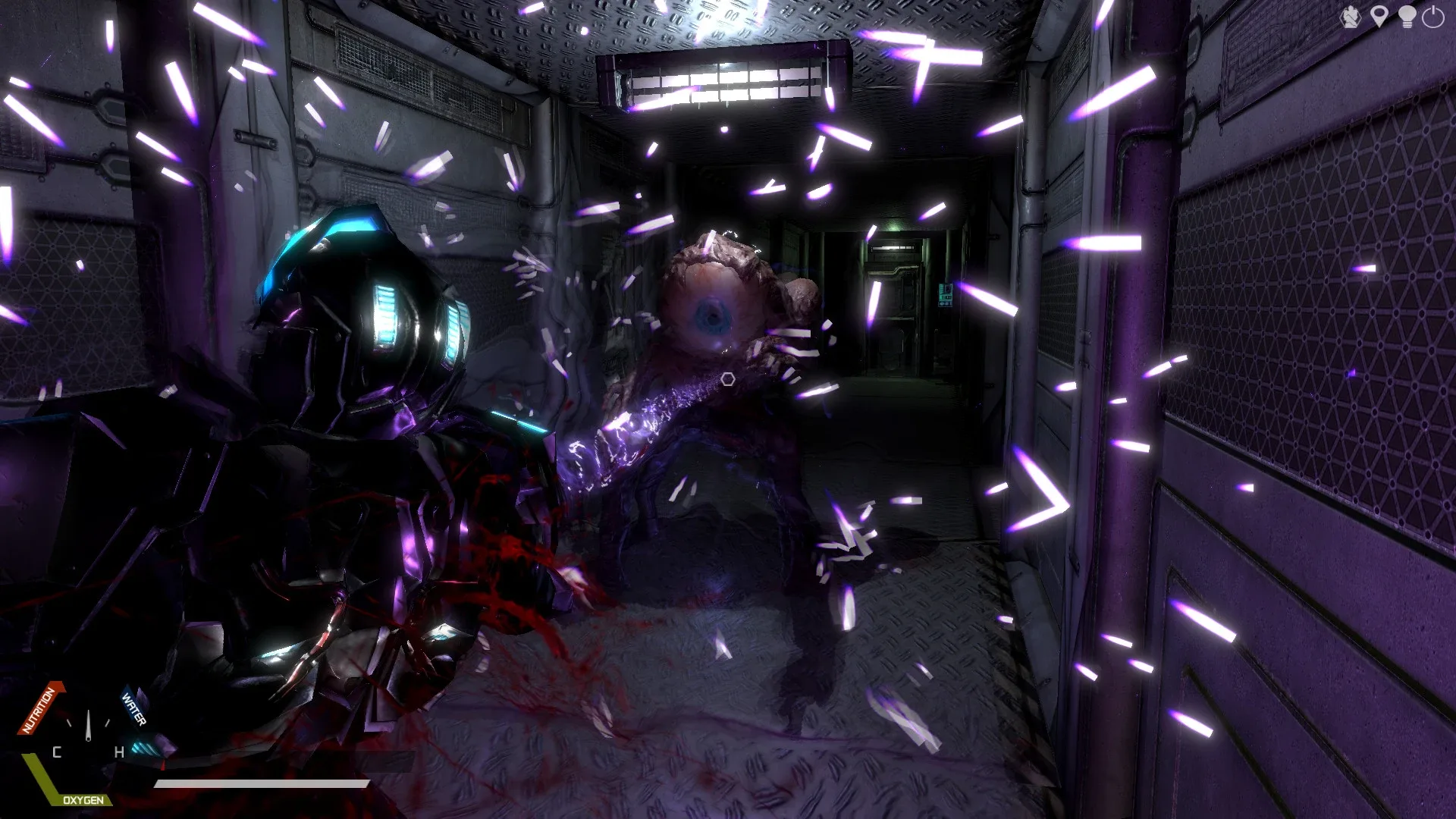Open the character inventory icon top-right
The width and height of the screenshot is (1456, 819).
[1351, 16]
